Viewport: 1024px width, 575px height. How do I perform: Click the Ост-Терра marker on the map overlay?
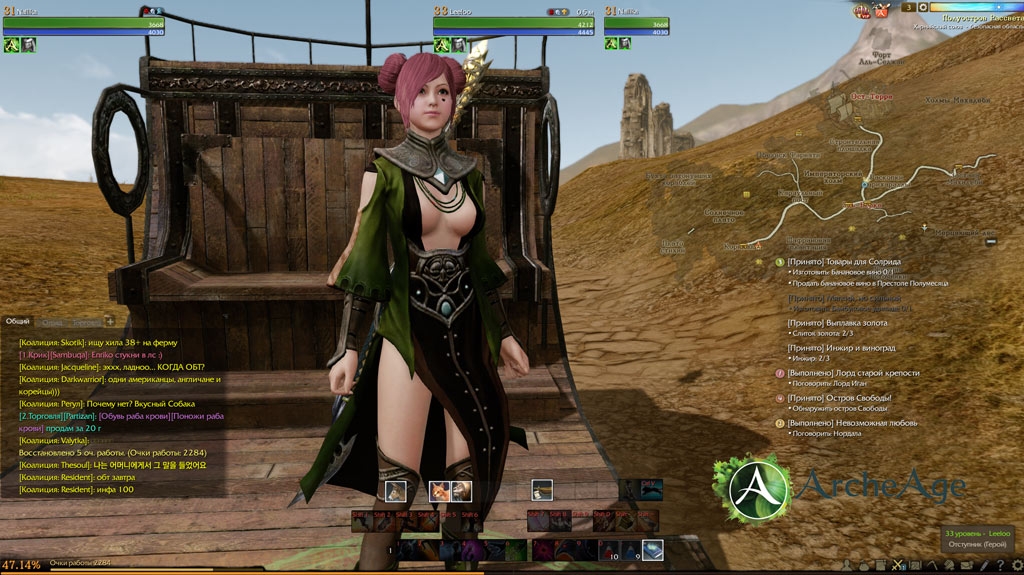[870, 97]
